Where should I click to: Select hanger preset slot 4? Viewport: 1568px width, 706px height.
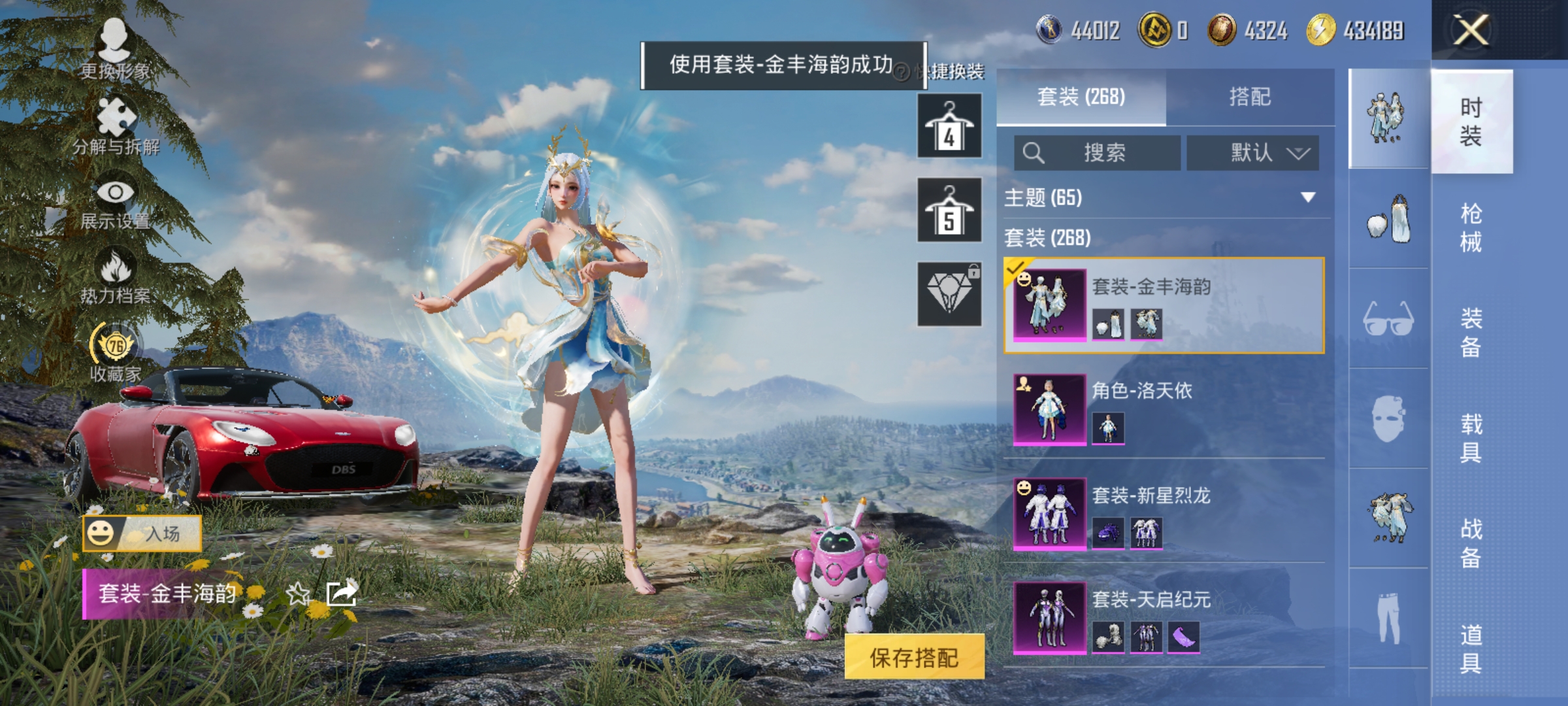pyautogui.click(x=949, y=126)
